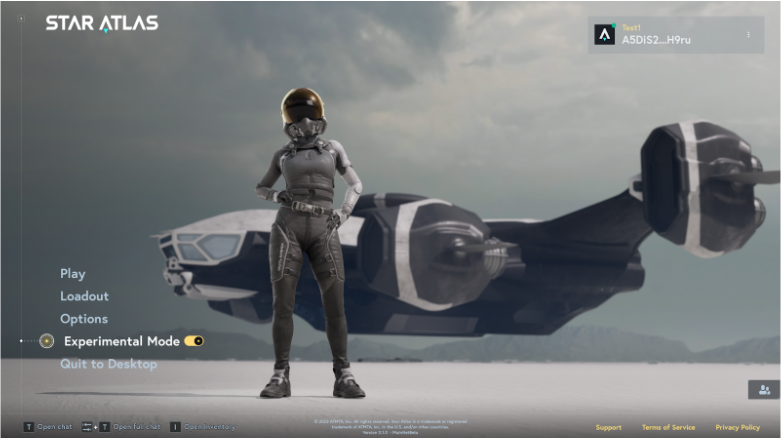
Task: Open the friends icon button
Action: coord(763,390)
